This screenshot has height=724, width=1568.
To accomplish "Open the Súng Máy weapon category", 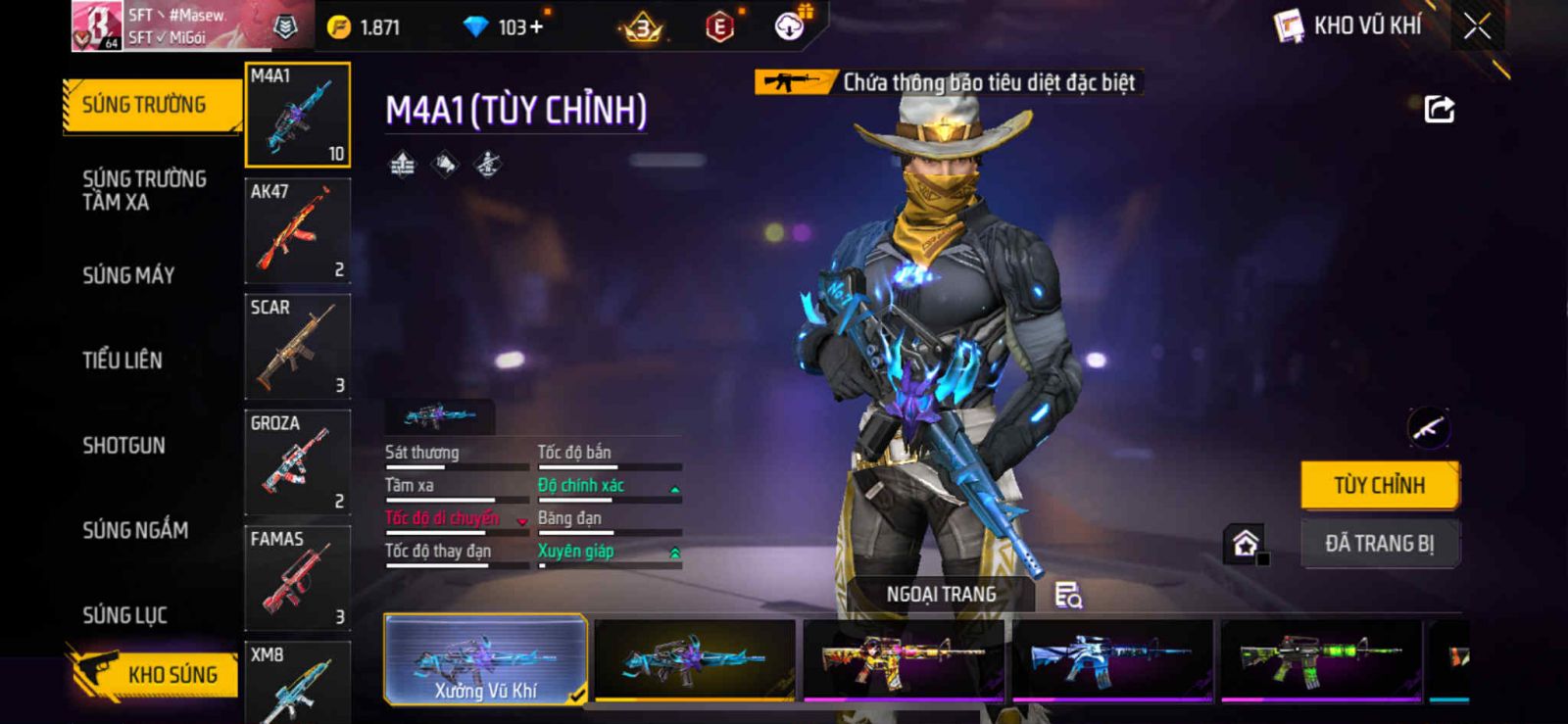I will coord(128,275).
